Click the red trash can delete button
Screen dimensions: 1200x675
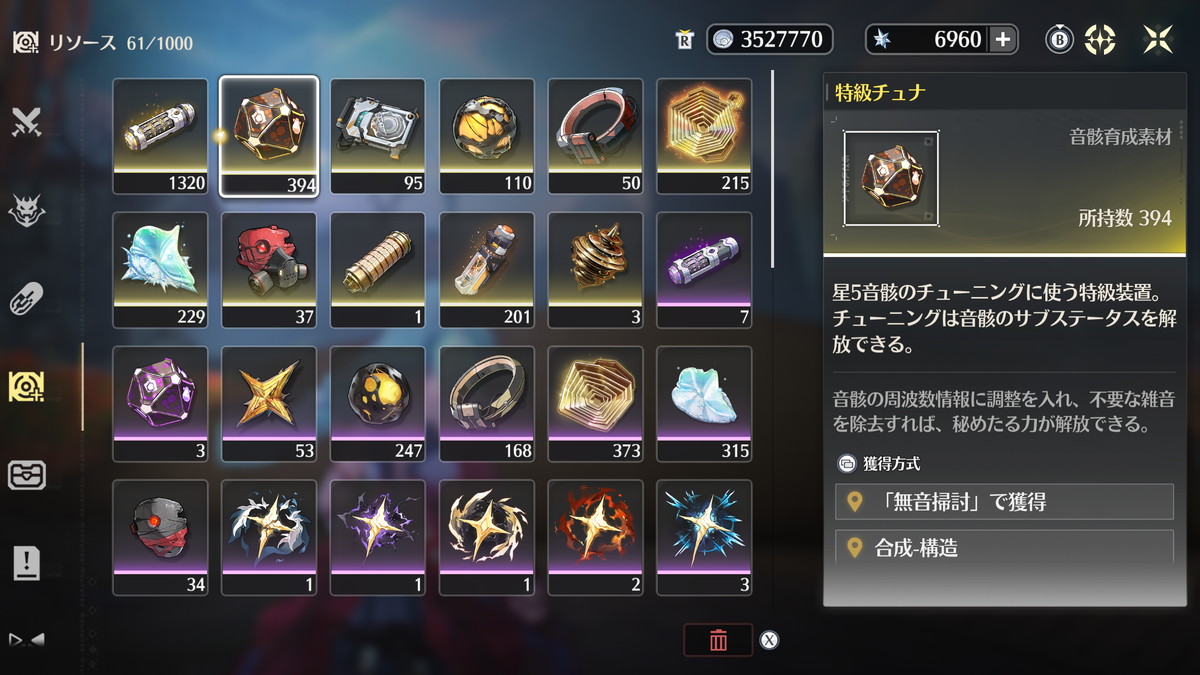(717, 641)
